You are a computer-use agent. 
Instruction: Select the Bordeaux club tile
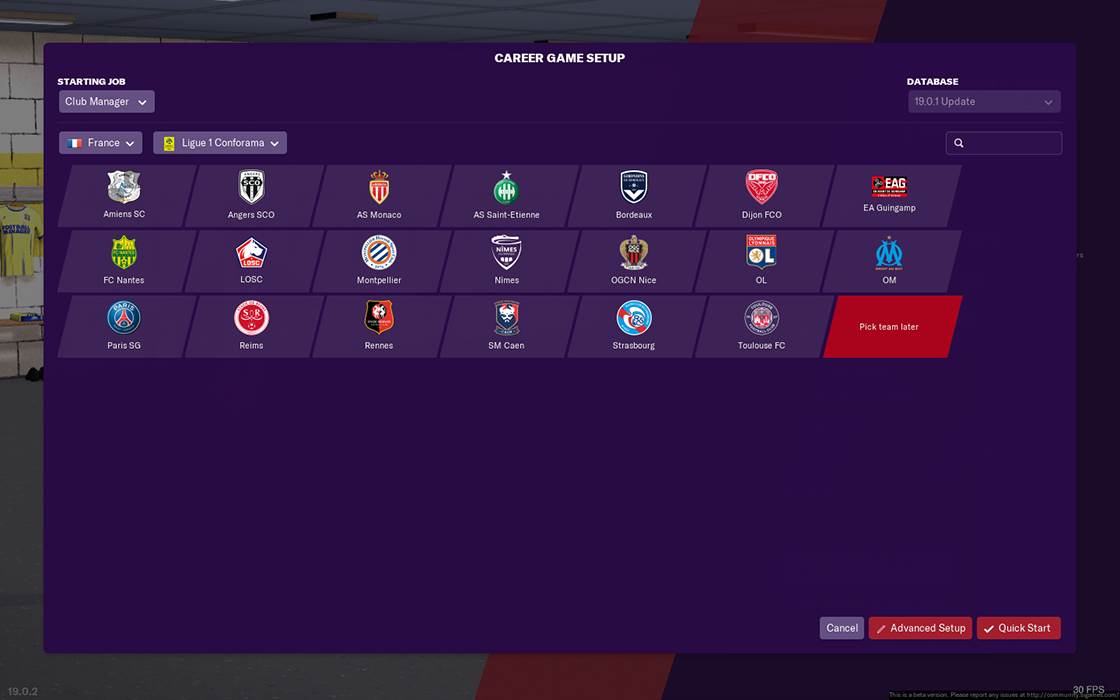point(634,195)
